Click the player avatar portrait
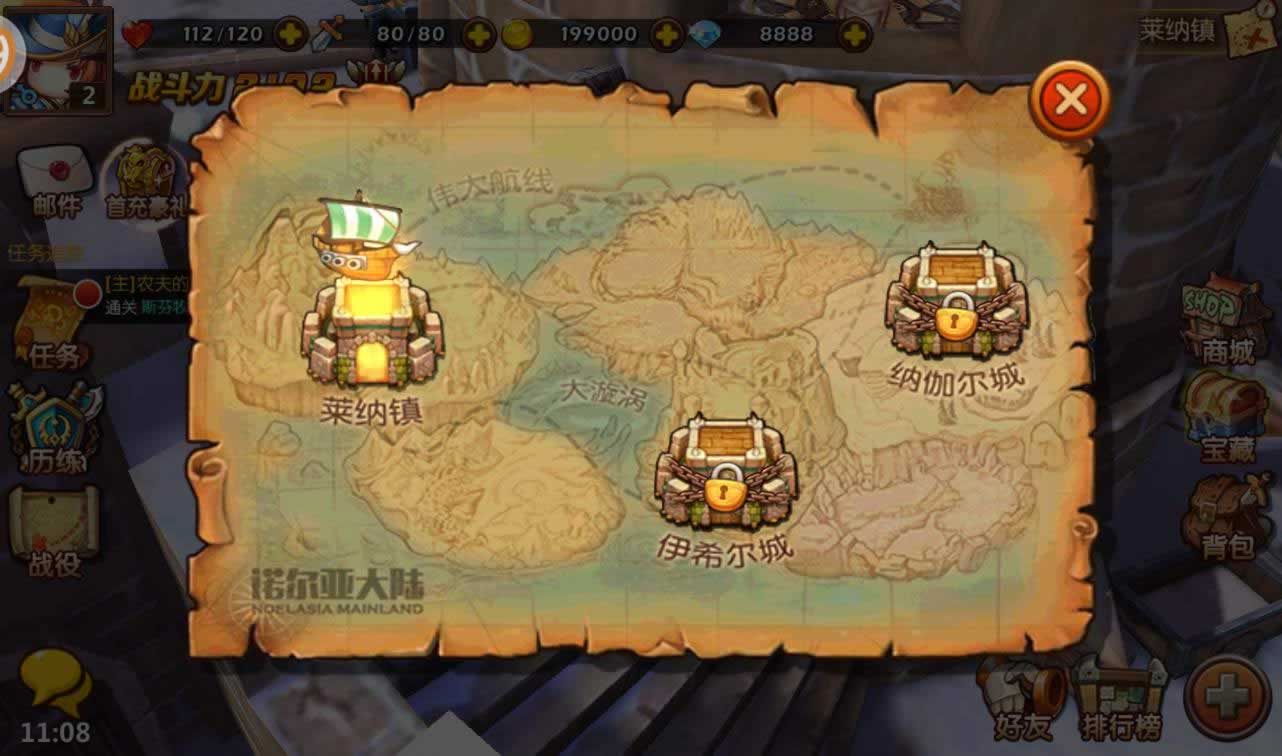The image size is (1282, 756). [x=56, y=58]
